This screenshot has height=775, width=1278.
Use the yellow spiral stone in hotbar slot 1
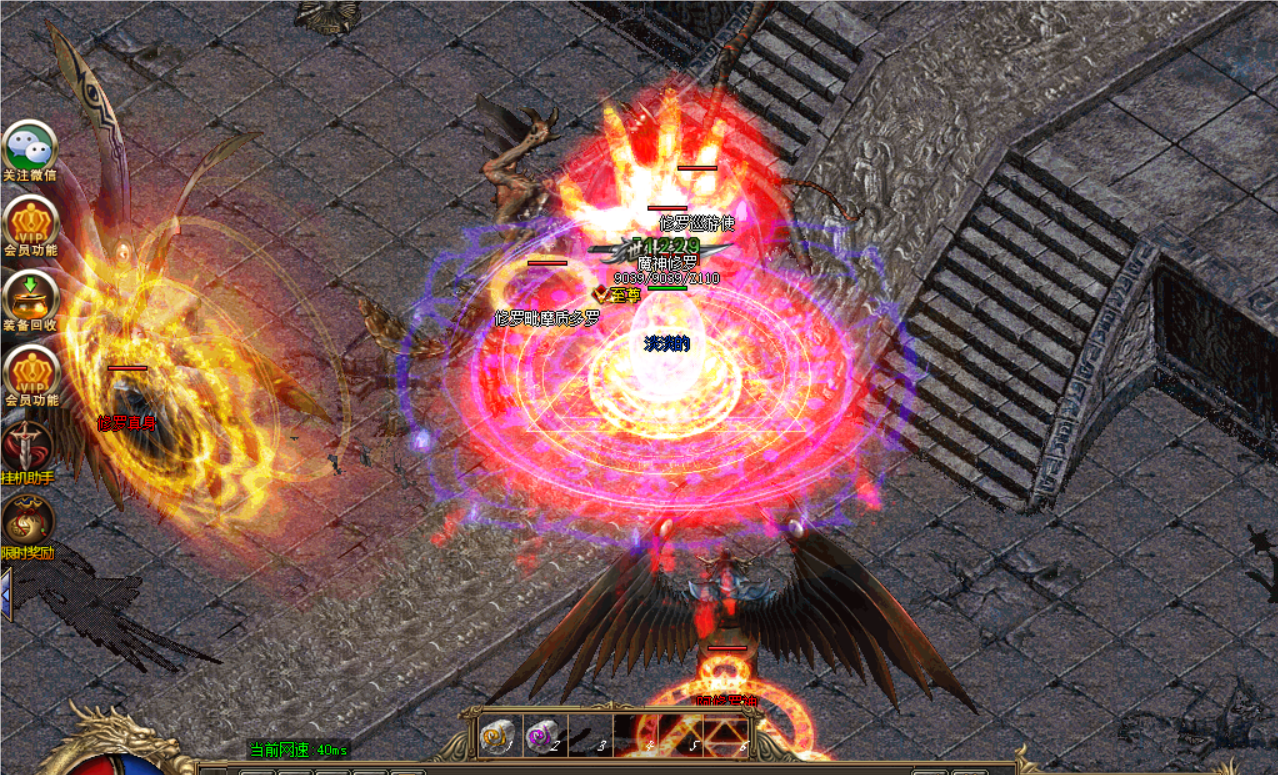(x=498, y=736)
